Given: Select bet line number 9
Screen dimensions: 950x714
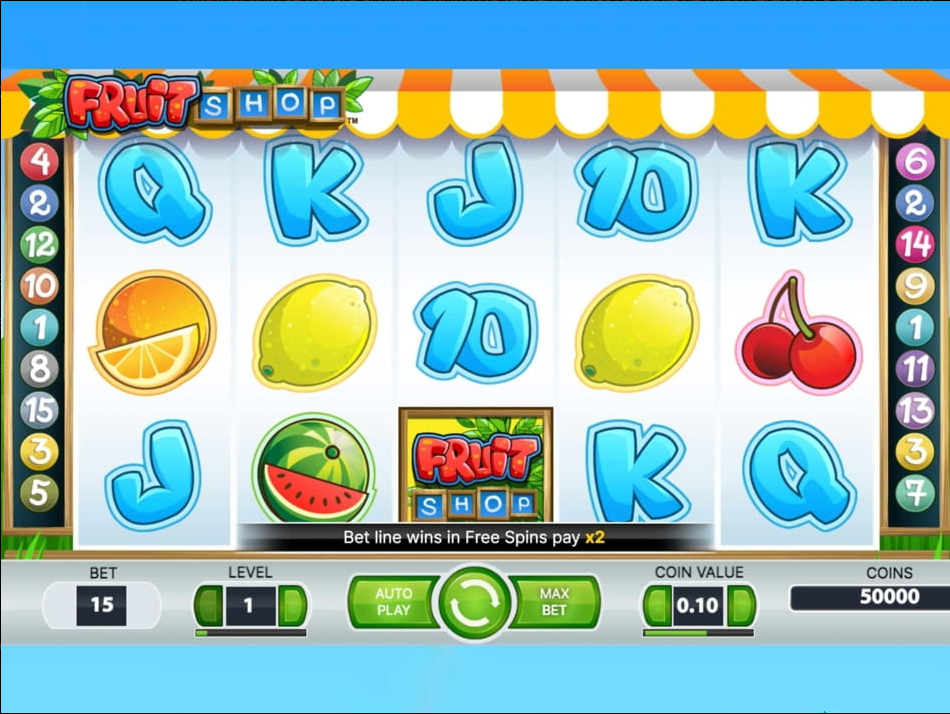Looking at the screenshot, I should tap(914, 287).
